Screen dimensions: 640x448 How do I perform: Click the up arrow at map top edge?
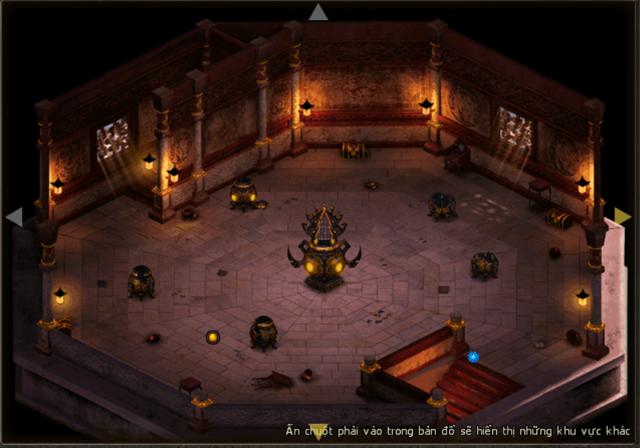click(x=318, y=13)
